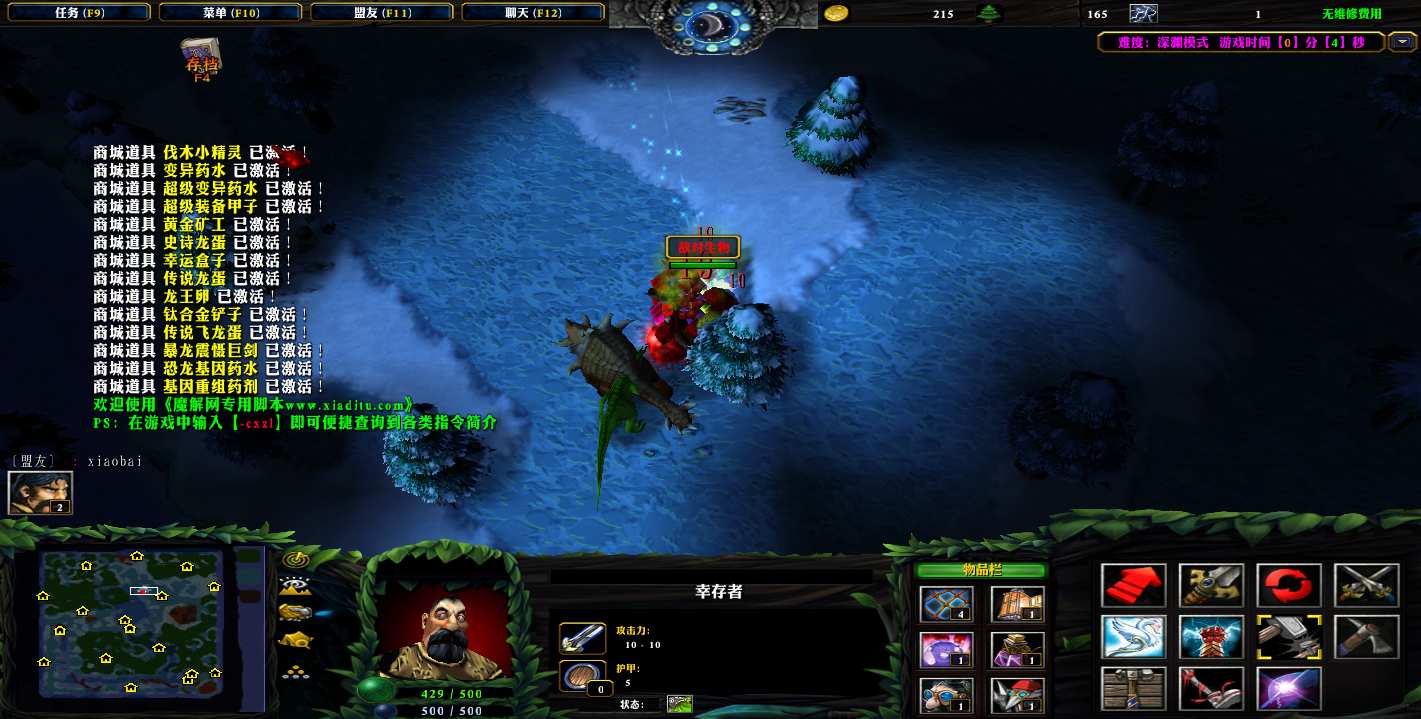Collapse the difficulty timer board arrow
The height and width of the screenshot is (719, 1421).
tap(1402, 42)
